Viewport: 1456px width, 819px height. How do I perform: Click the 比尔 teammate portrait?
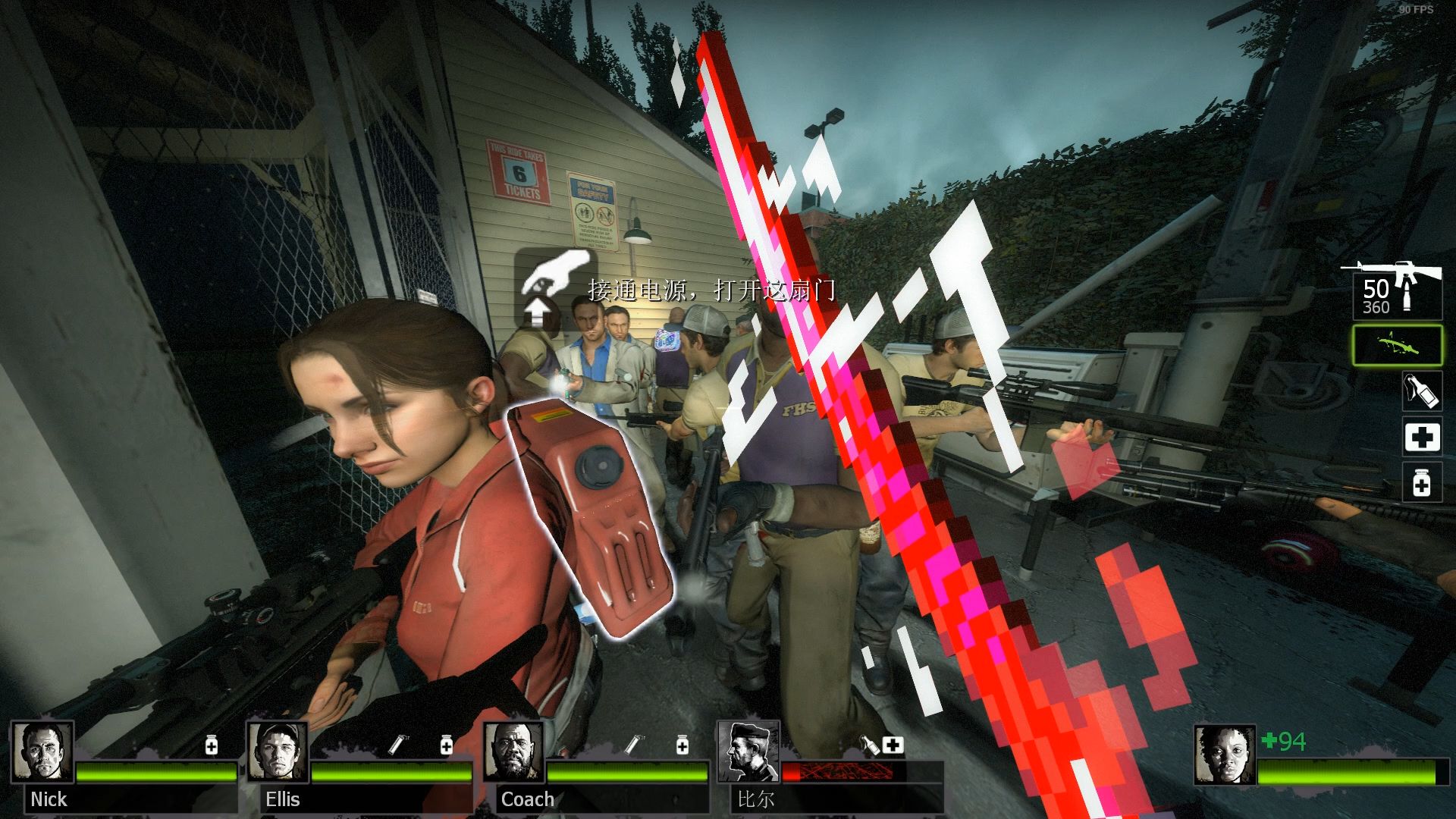(x=748, y=752)
